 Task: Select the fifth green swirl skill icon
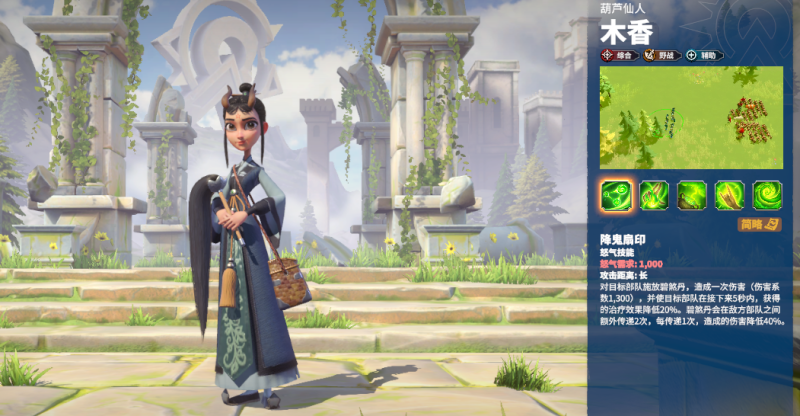pos(767,193)
